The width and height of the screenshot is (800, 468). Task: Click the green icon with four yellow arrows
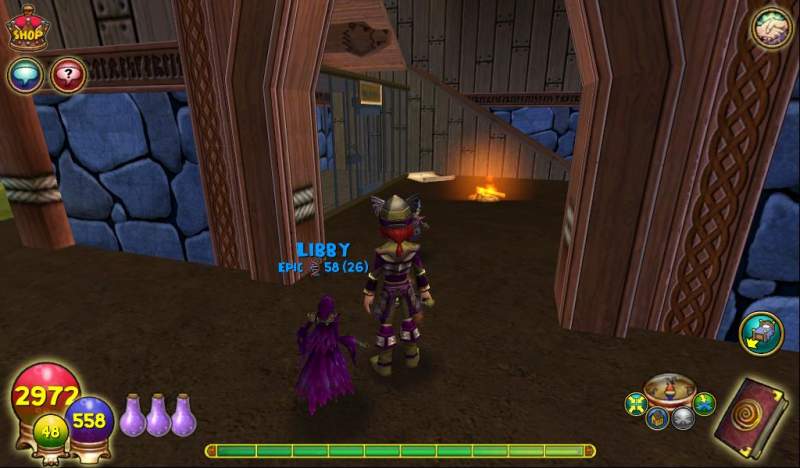tap(635, 405)
